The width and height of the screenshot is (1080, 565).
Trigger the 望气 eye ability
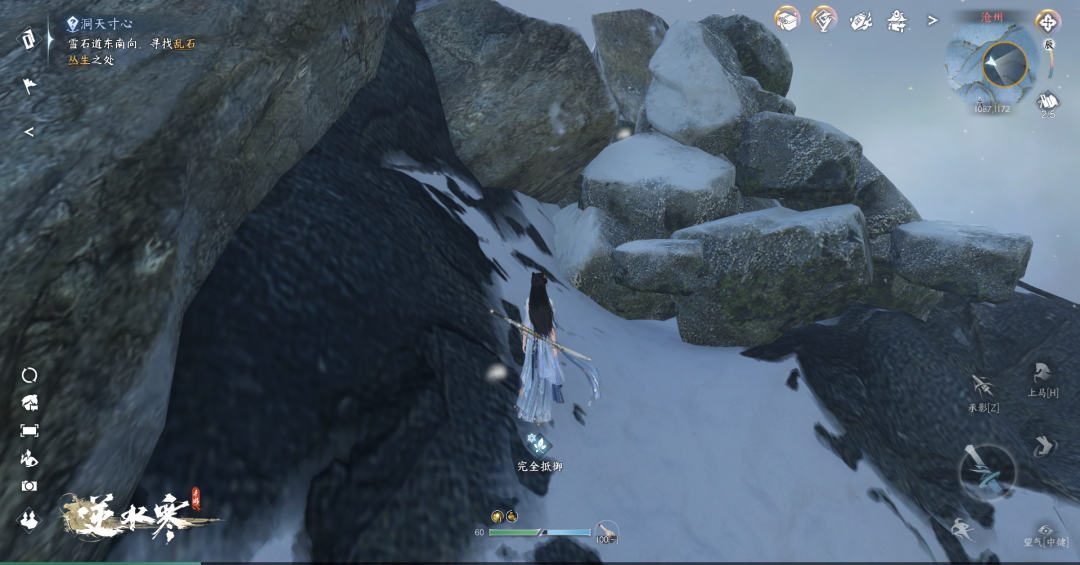click(1046, 530)
